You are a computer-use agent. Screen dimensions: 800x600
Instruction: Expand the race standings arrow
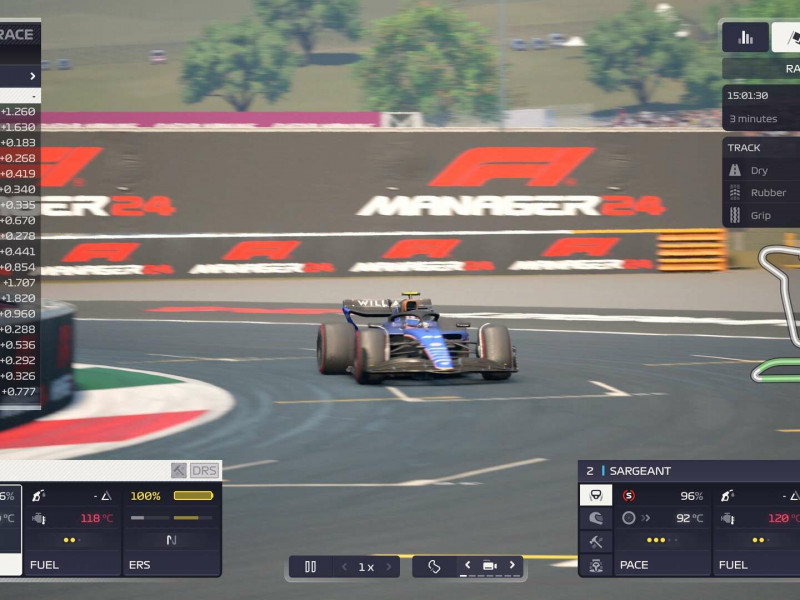[x=32, y=76]
